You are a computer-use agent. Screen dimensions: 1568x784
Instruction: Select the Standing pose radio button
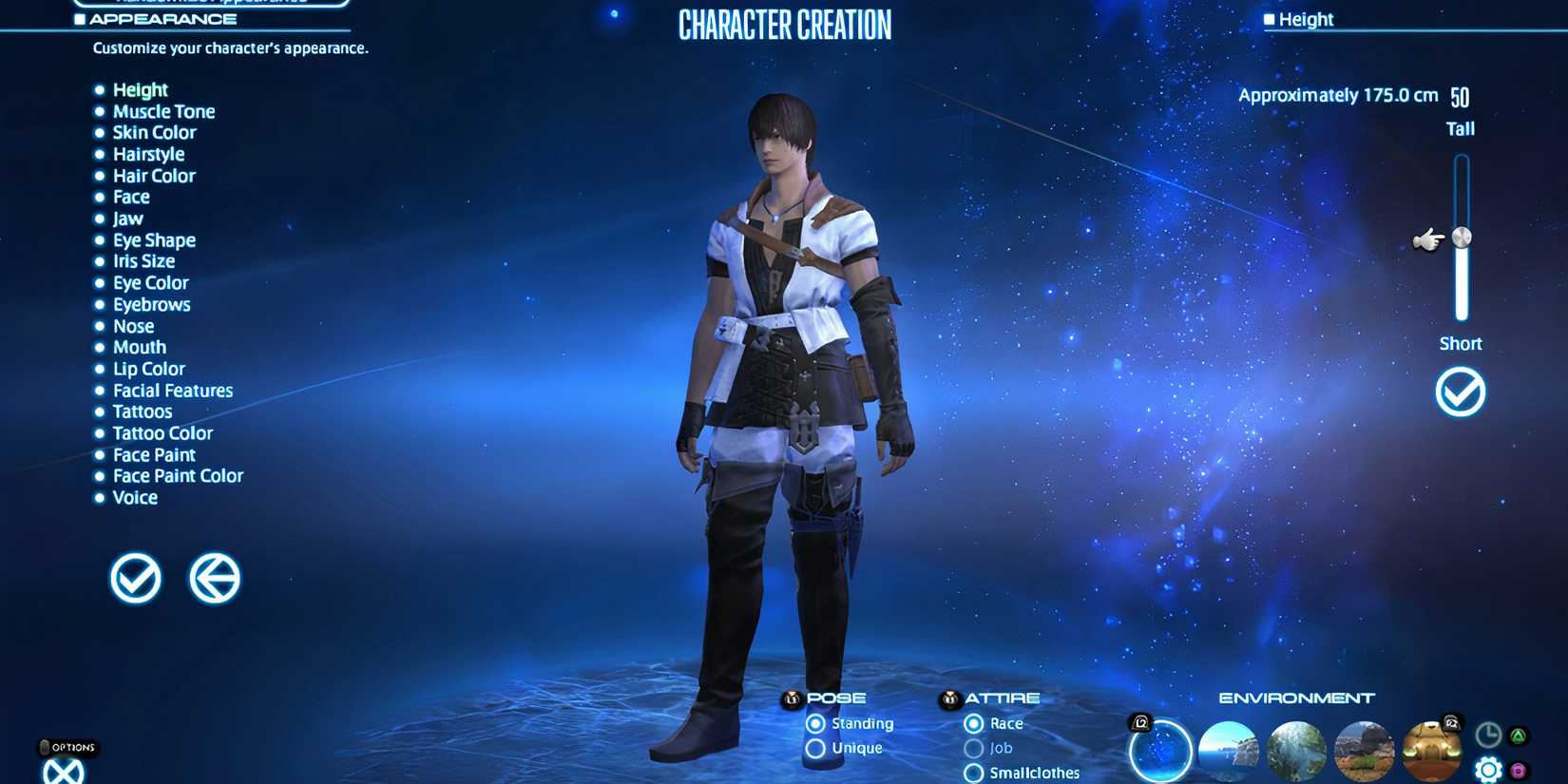[815, 723]
